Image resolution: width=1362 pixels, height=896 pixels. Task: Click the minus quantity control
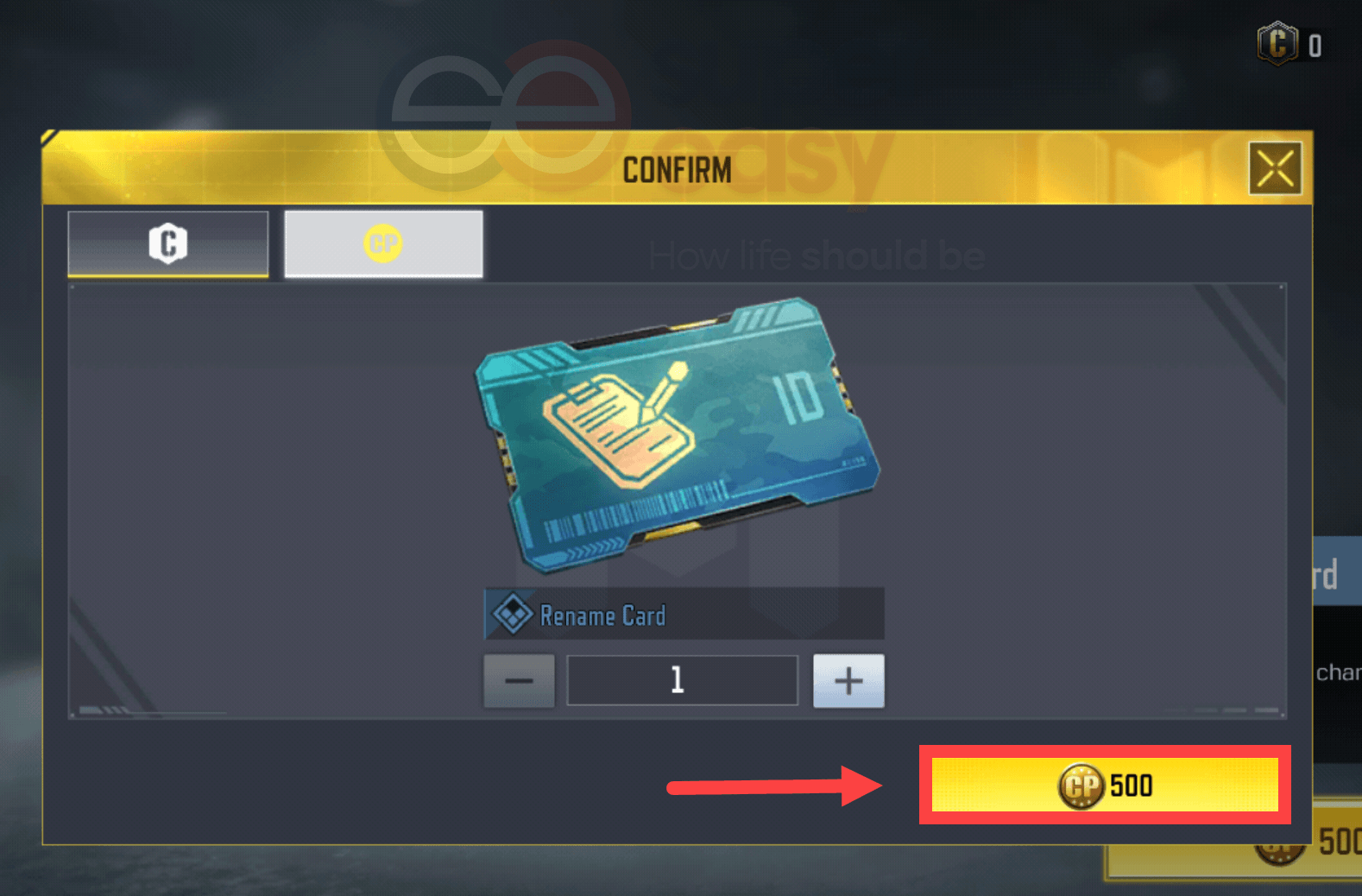click(x=518, y=680)
